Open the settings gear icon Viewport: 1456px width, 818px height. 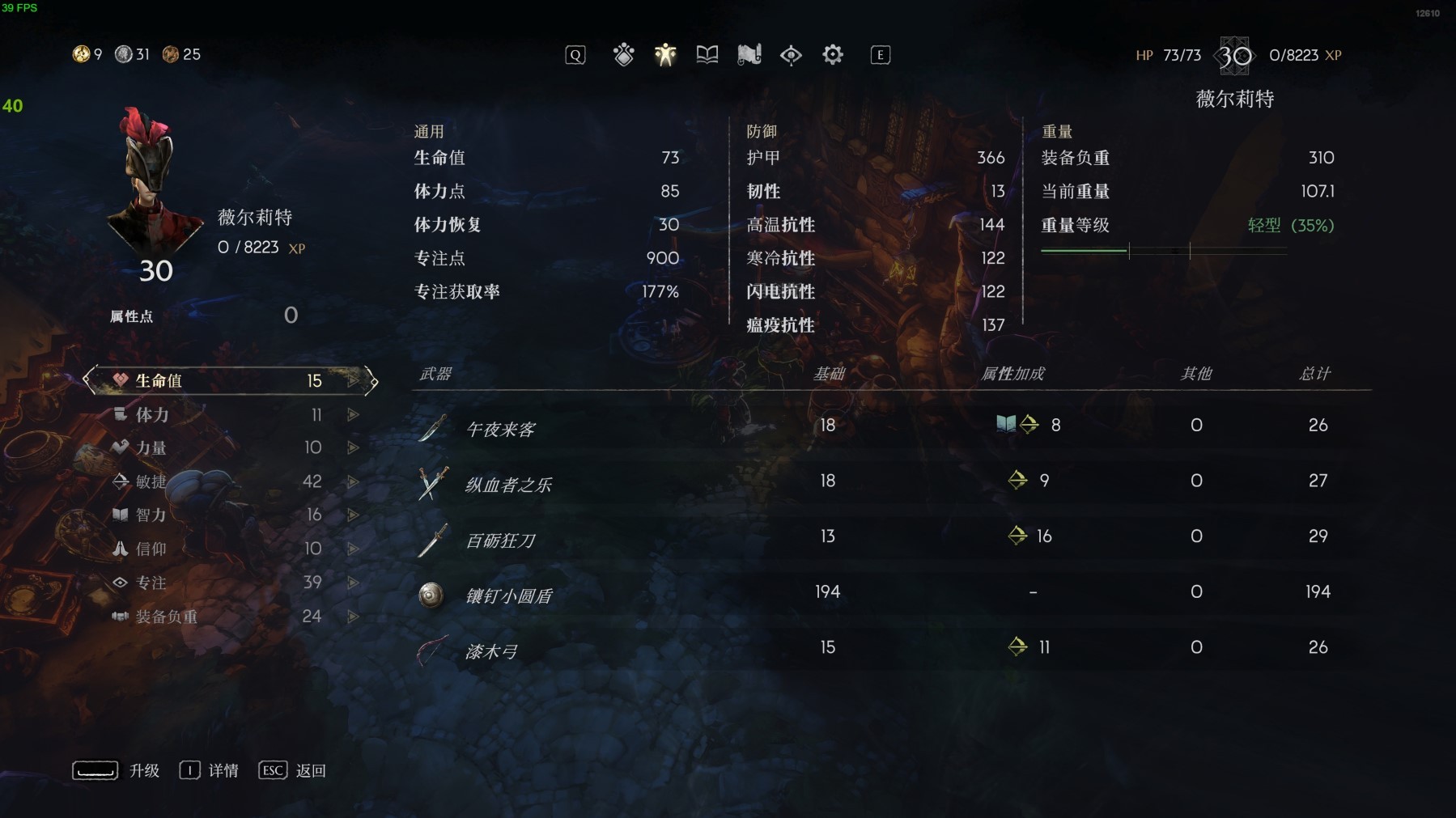point(833,54)
